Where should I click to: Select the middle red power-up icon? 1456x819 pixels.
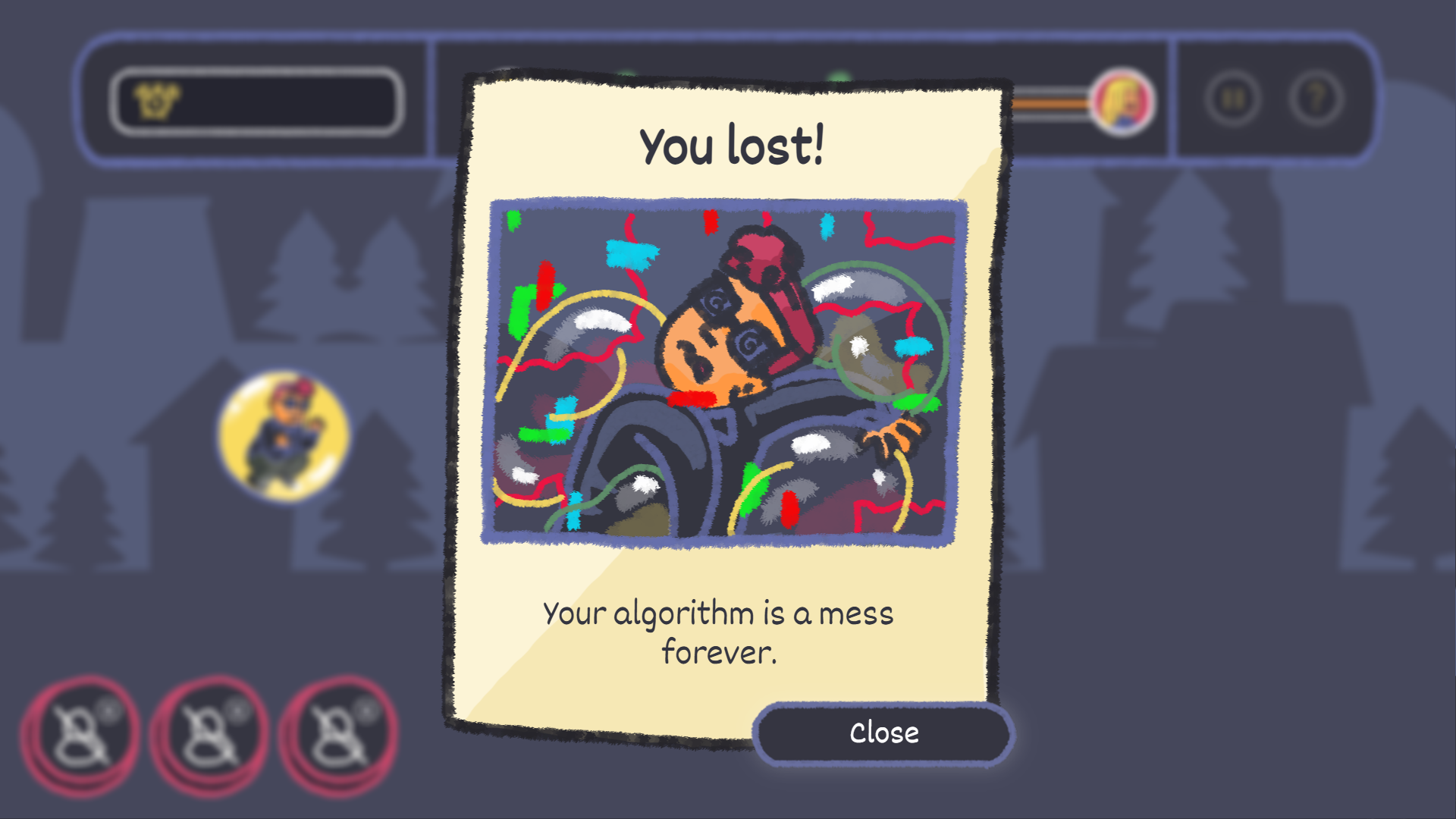(211, 734)
